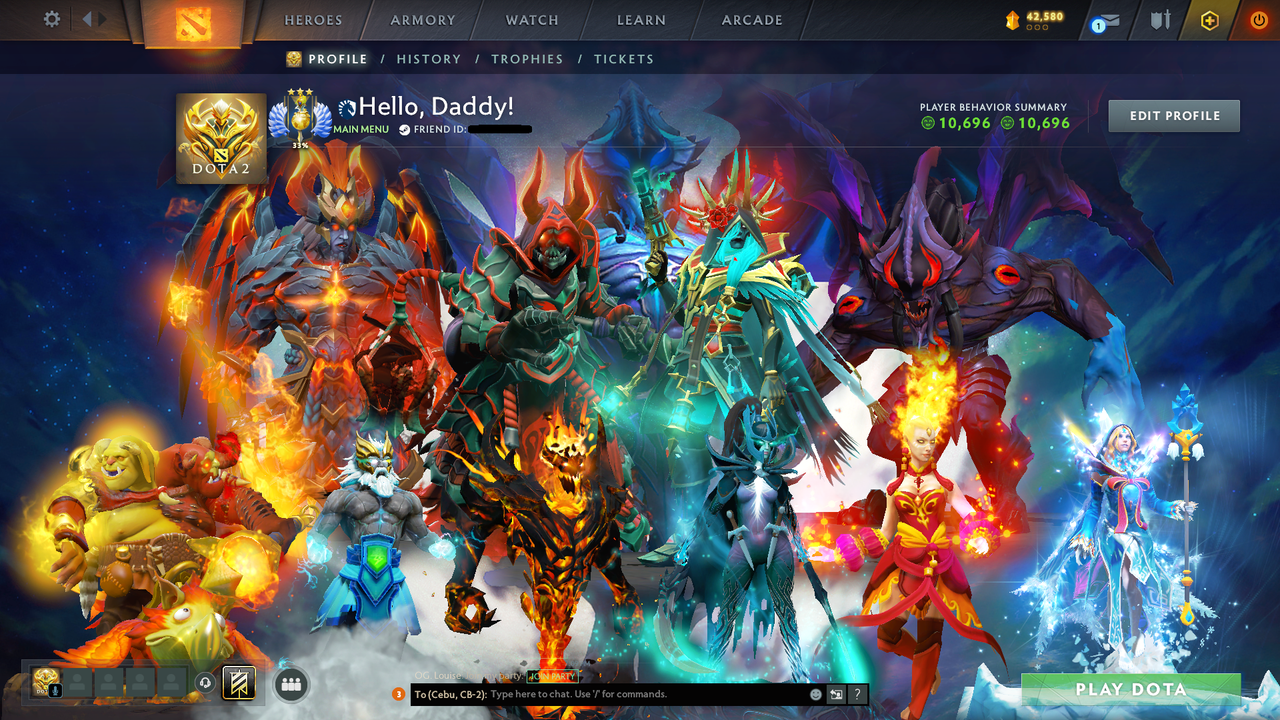1280x720 pixels.
Task: Open the emoticon picker in chat bar
Action: pyautogui.click(x=817, y=694)
